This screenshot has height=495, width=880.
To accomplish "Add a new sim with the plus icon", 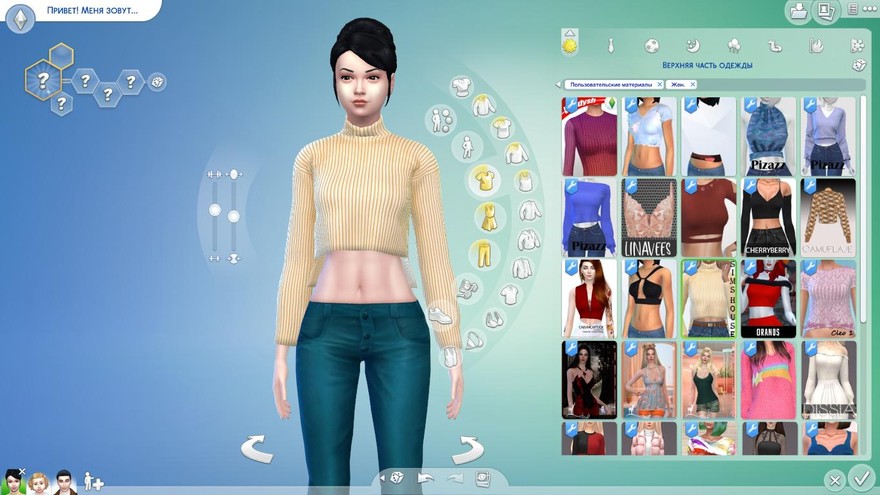I will pyautogui.click(x=93, y=482).
